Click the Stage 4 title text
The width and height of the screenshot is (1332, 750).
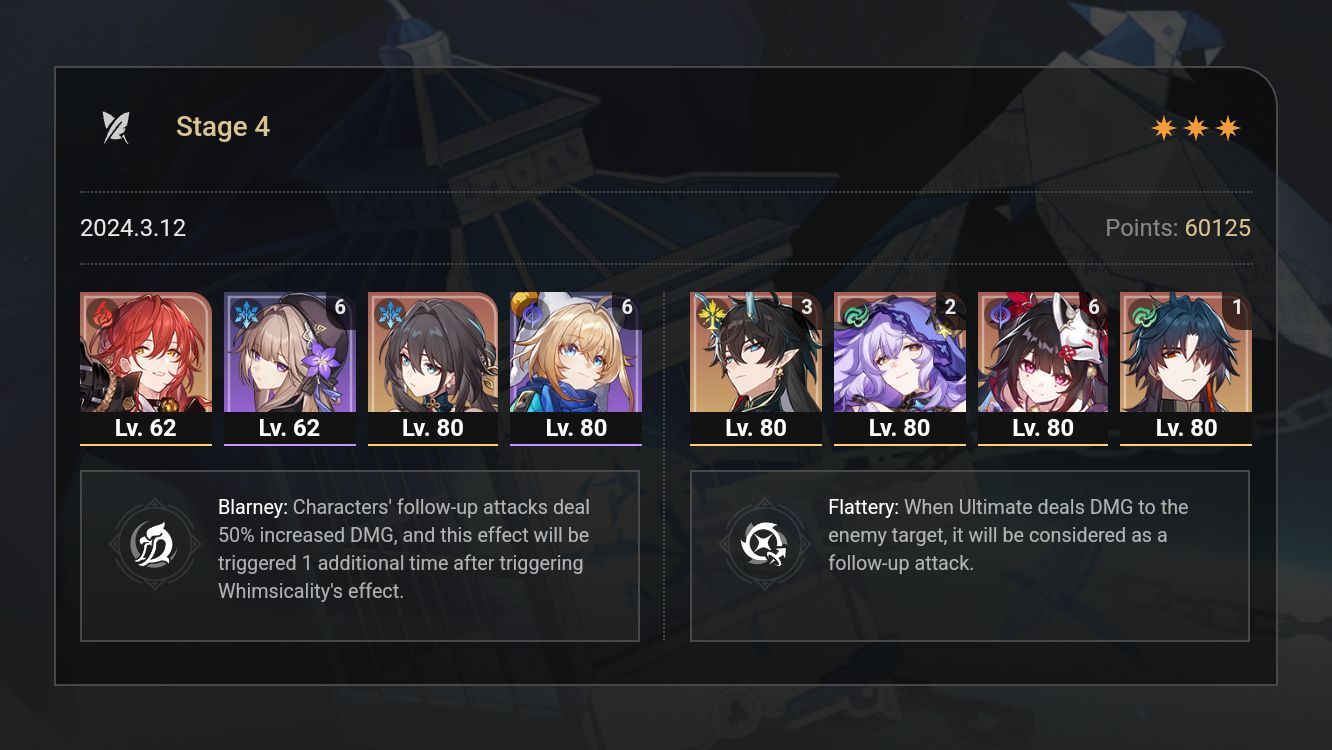pyautogui.click(x=222, y=126)
